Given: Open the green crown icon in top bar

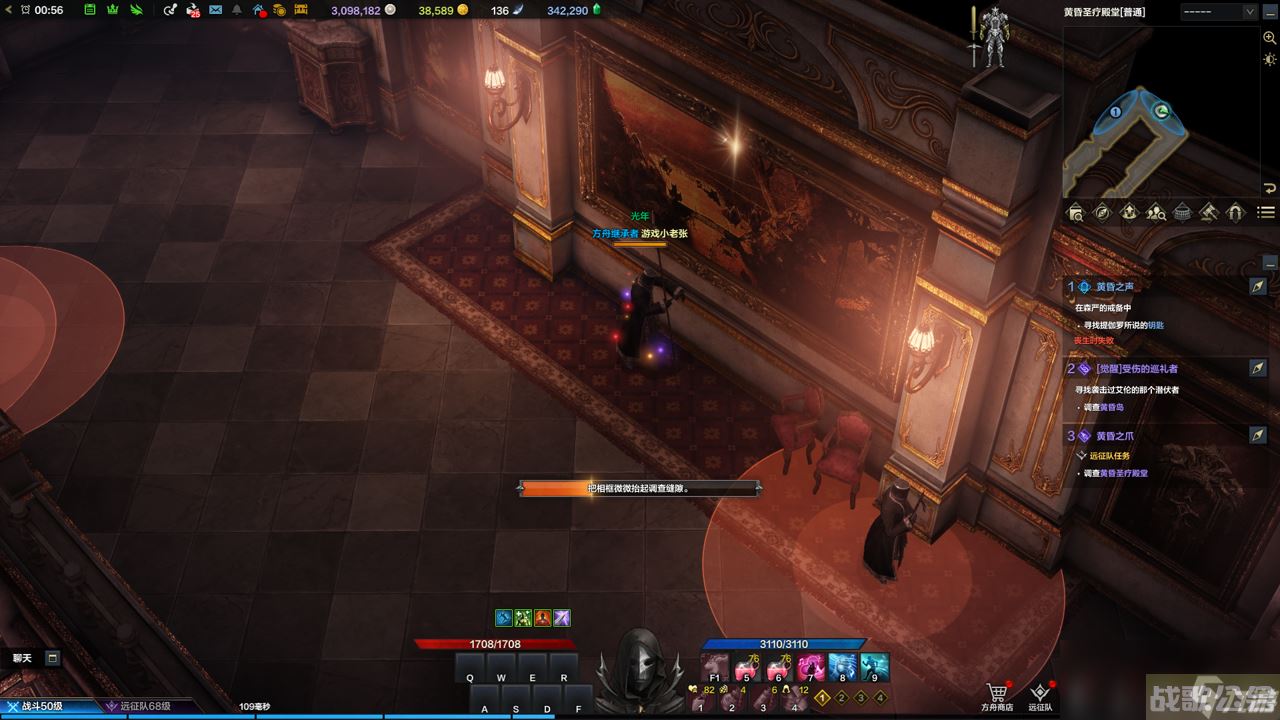Looking at the screenshot, I should click(x=112, y=10).
